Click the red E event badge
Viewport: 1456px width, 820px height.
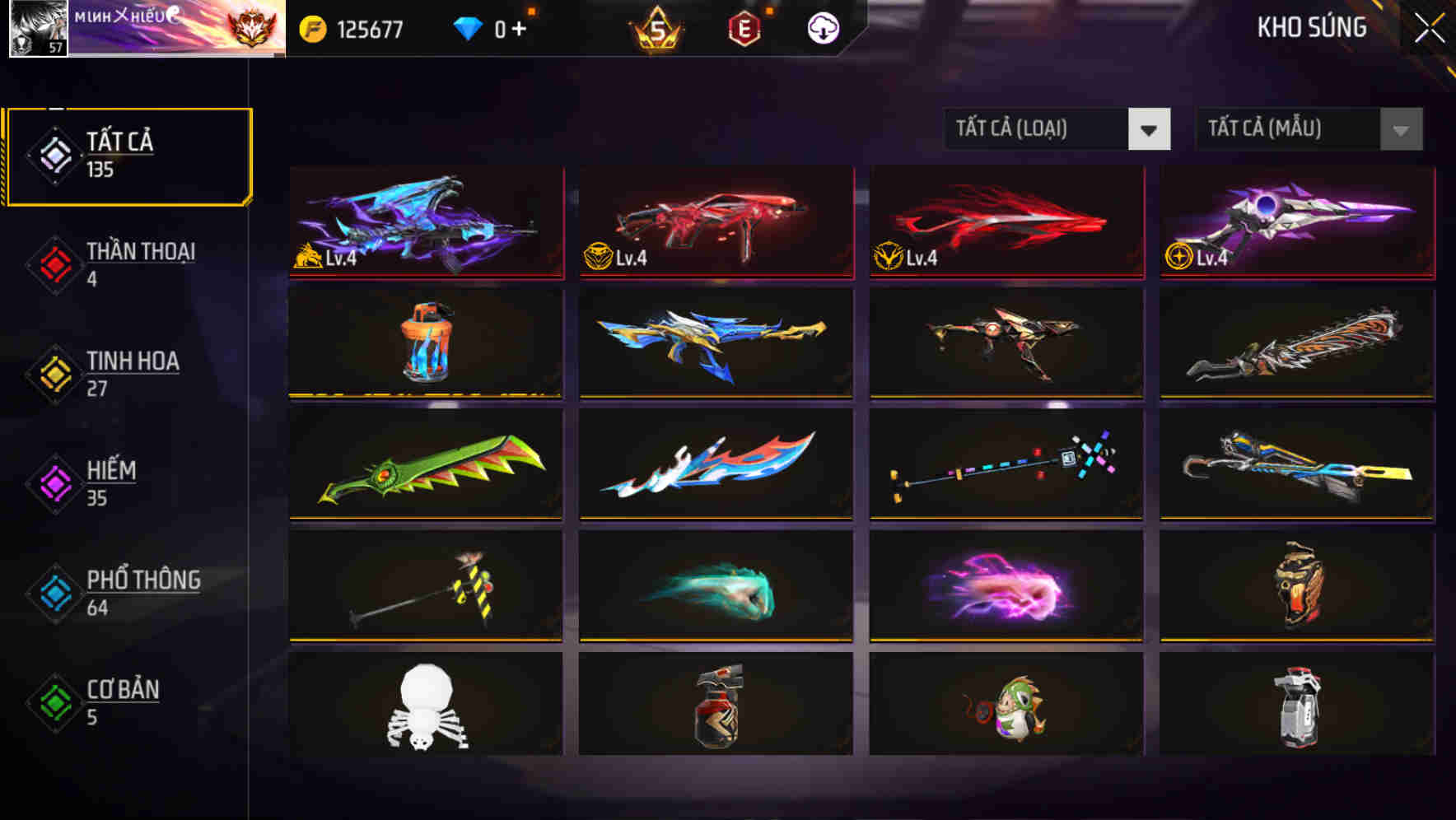tap(743, 27)
